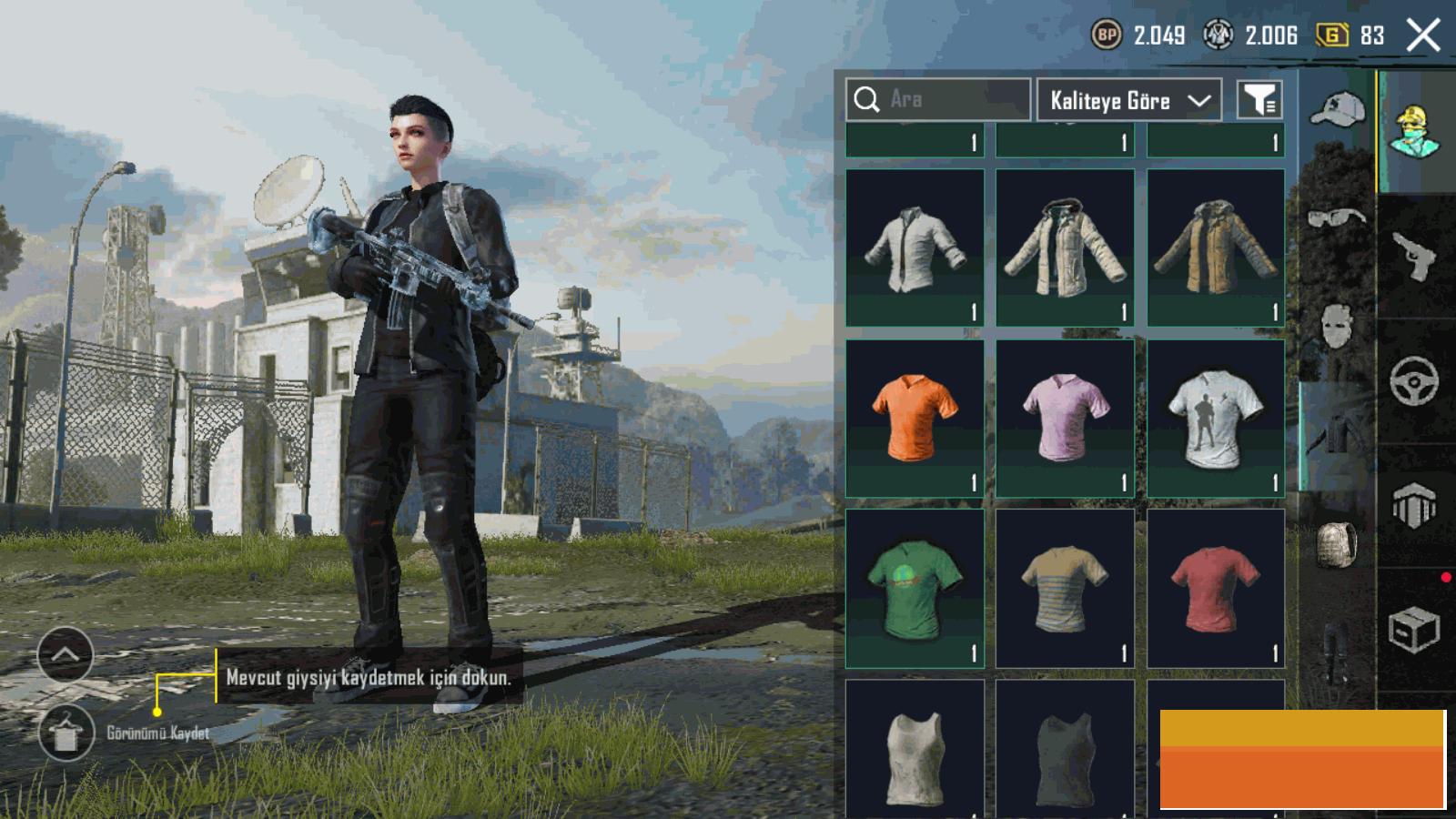Switch to the steering wheel vehicle tab
The height and width of the screenshot is (819, 1456).
tap(1414, 380)
